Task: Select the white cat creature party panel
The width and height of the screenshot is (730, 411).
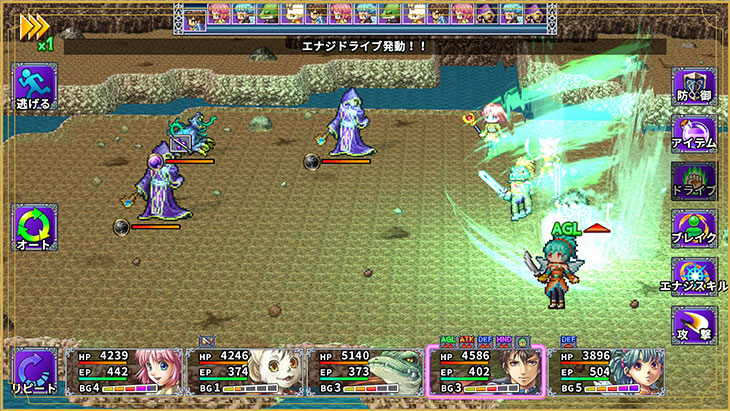Action: point(245,370)
